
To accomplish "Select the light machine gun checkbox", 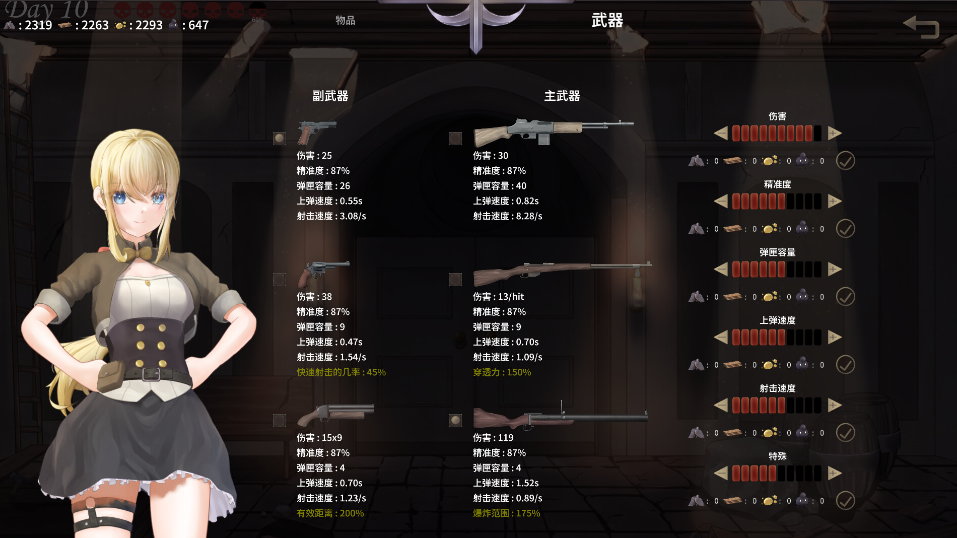I will (455, 138).
